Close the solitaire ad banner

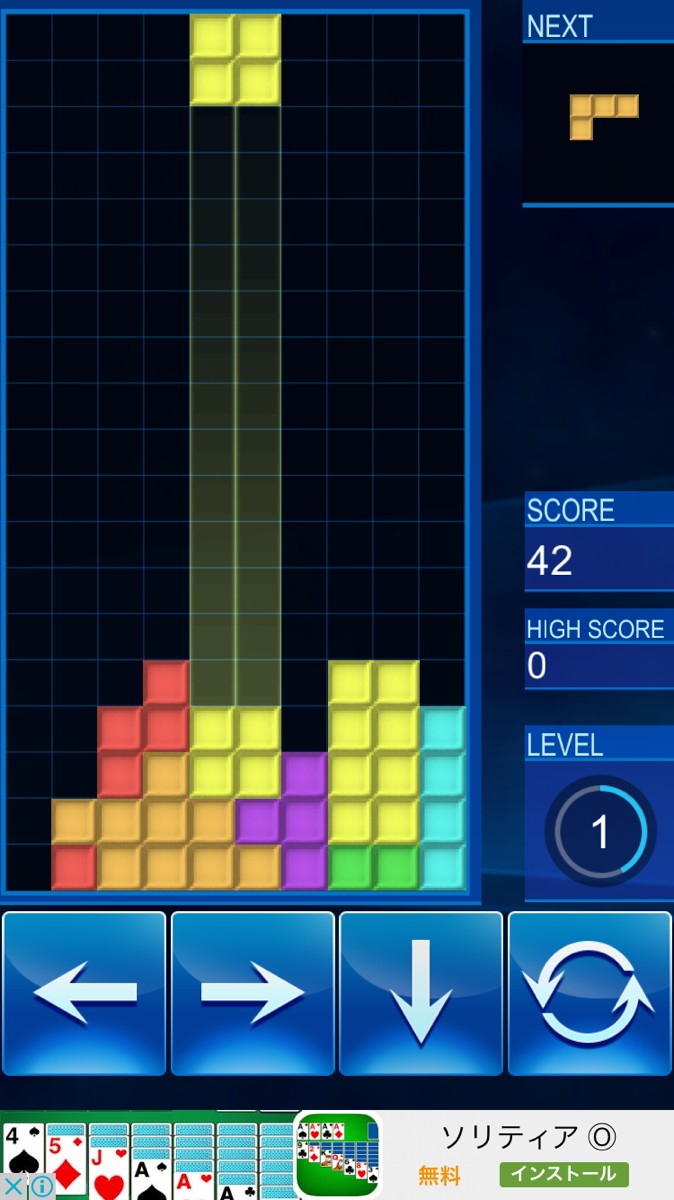point(13,1187)
